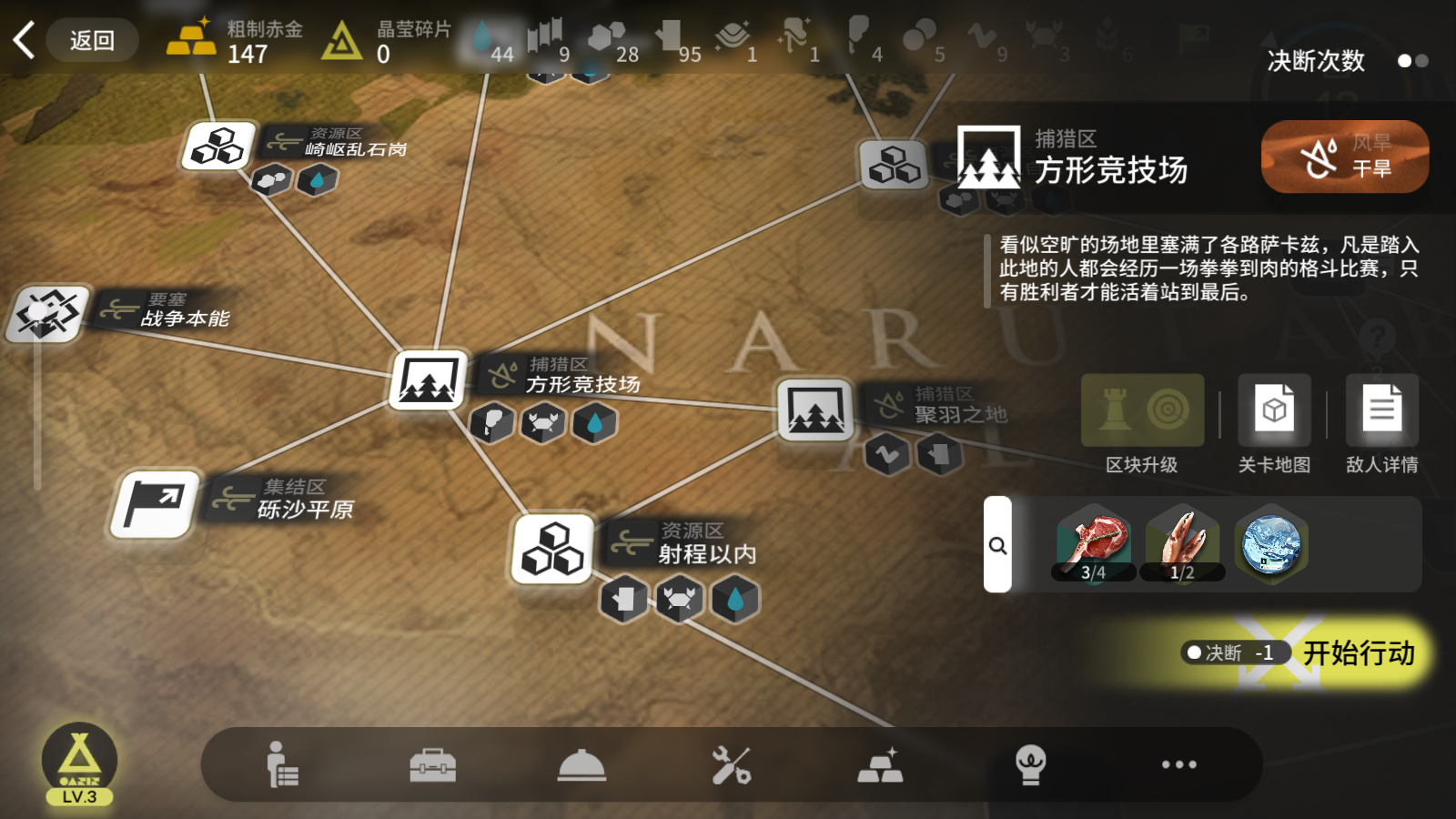Viewport: 1456px width, 819px height.
Task: Click the 区块升级 upgrade panel
Action: pos(1141,411)
